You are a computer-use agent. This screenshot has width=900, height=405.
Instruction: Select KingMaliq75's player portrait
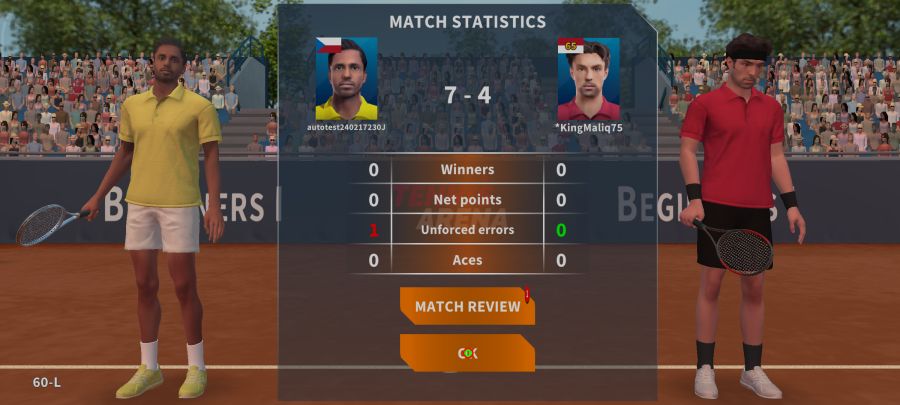tap(588, 78)
